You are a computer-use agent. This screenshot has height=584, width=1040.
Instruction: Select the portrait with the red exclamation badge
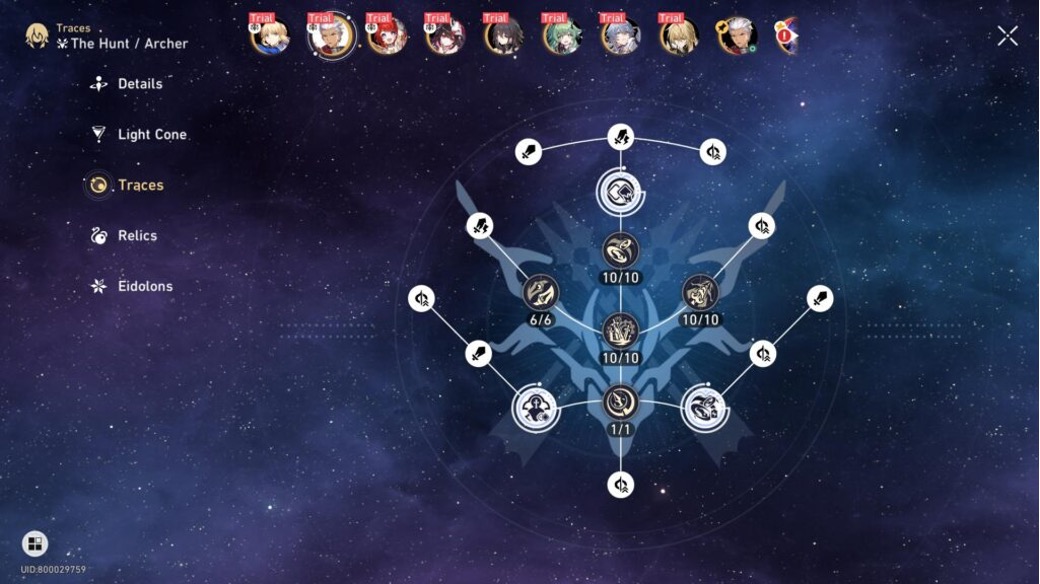tap(785, 36)
